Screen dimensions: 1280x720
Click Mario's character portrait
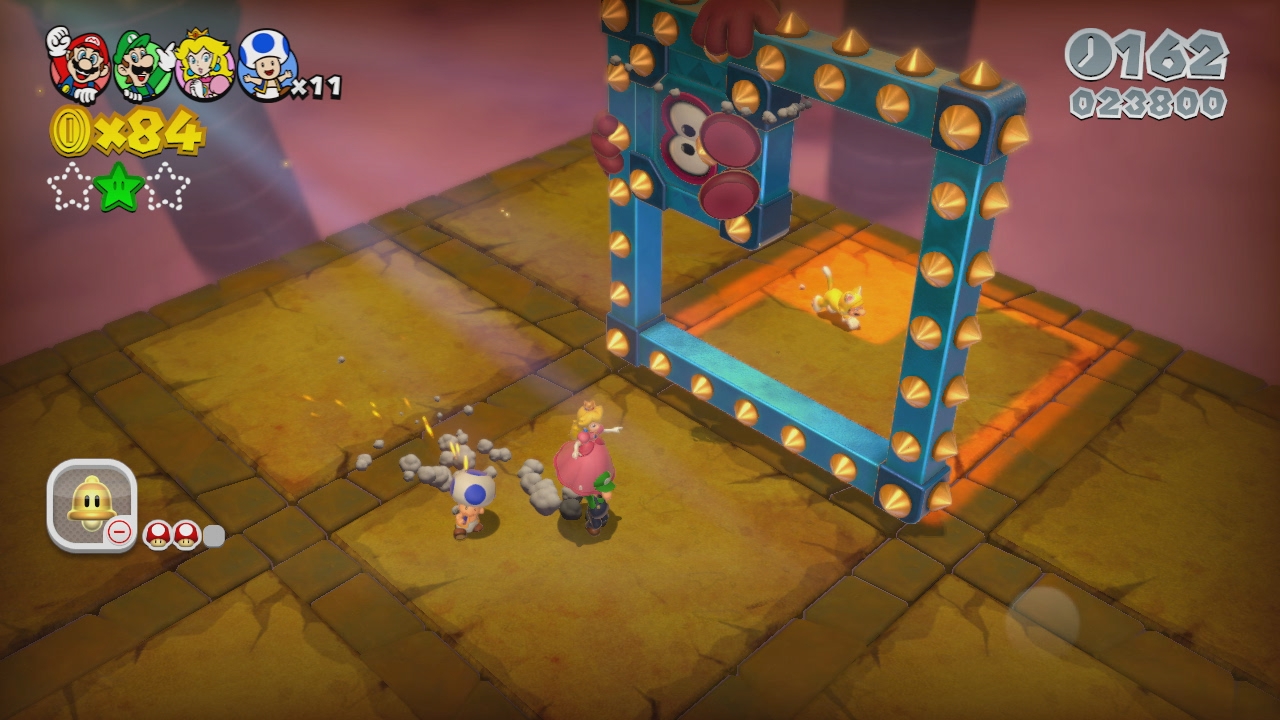[x=79, y=63]
